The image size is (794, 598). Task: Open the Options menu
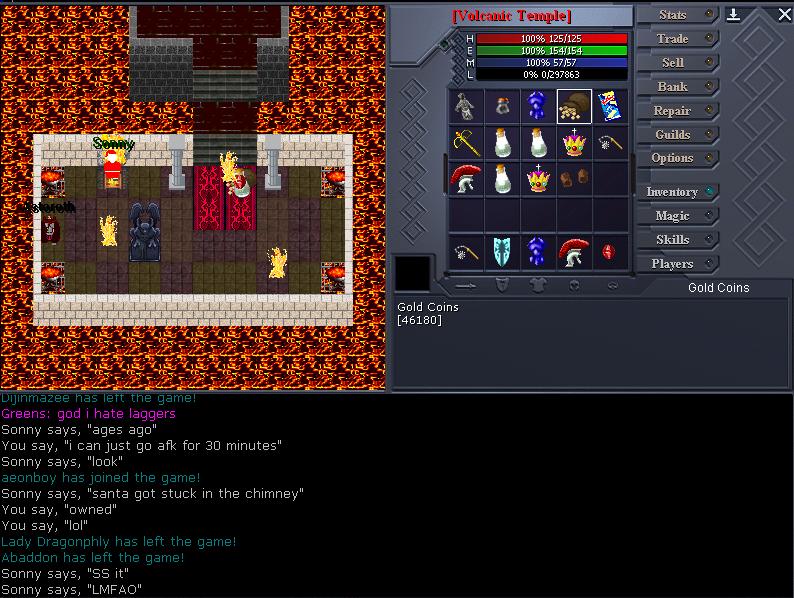pos(673,159)
